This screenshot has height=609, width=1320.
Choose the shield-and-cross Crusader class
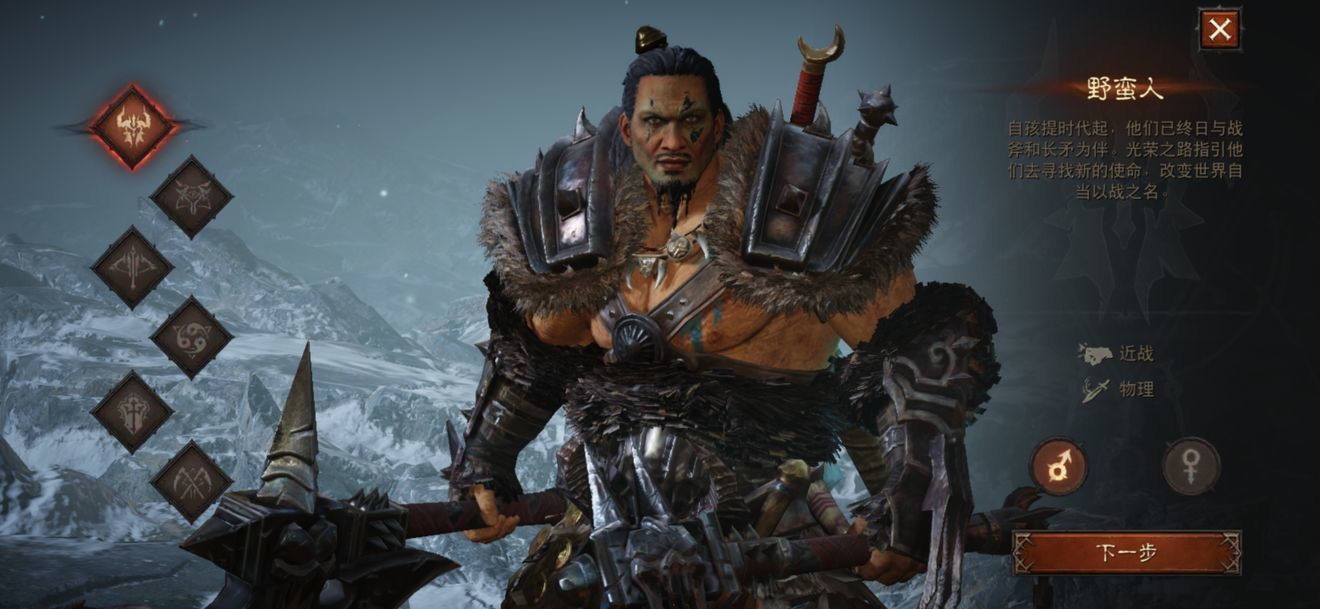click(x=132, y=410)
